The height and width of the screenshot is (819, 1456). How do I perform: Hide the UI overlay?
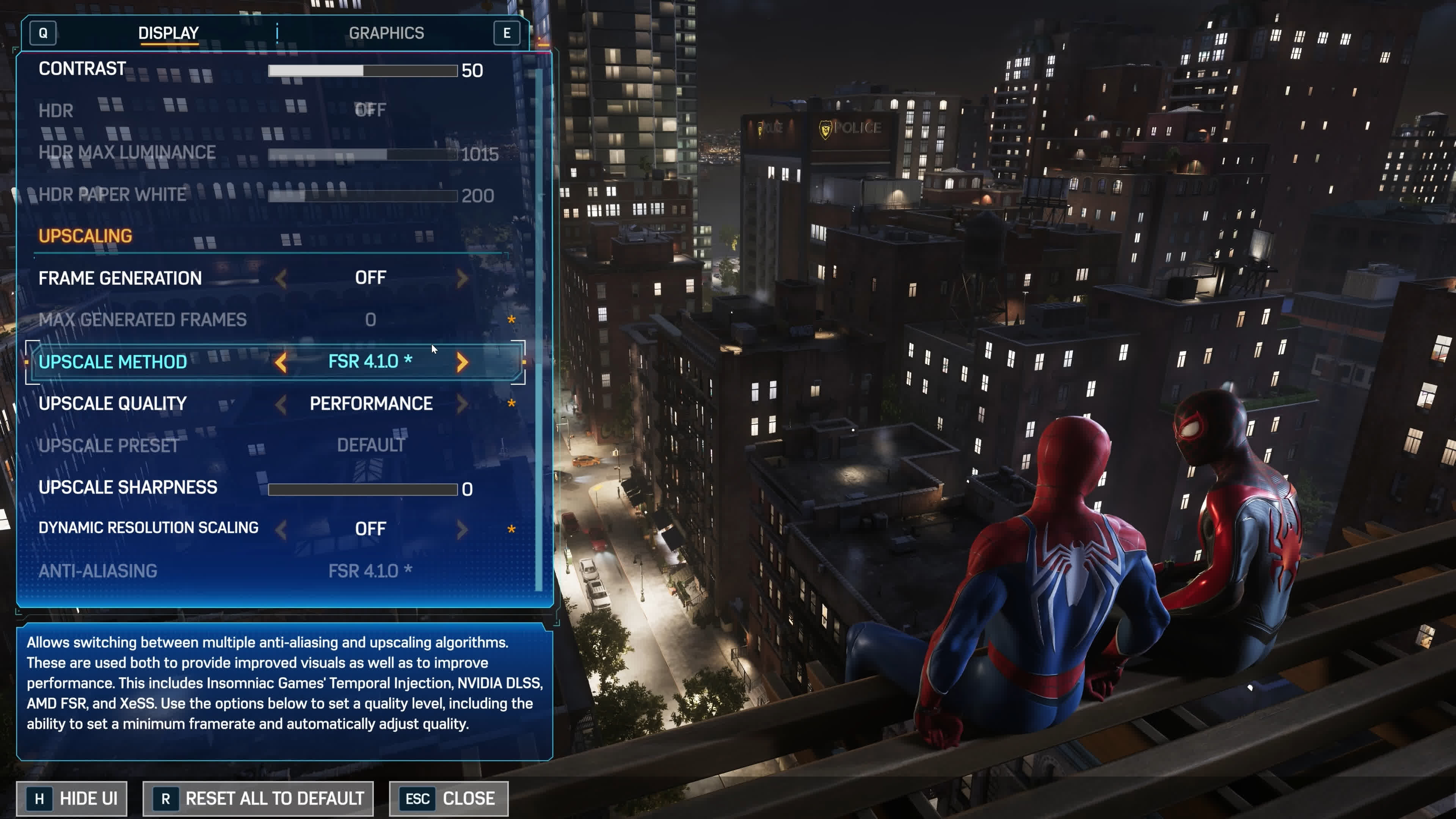point(72,799)
